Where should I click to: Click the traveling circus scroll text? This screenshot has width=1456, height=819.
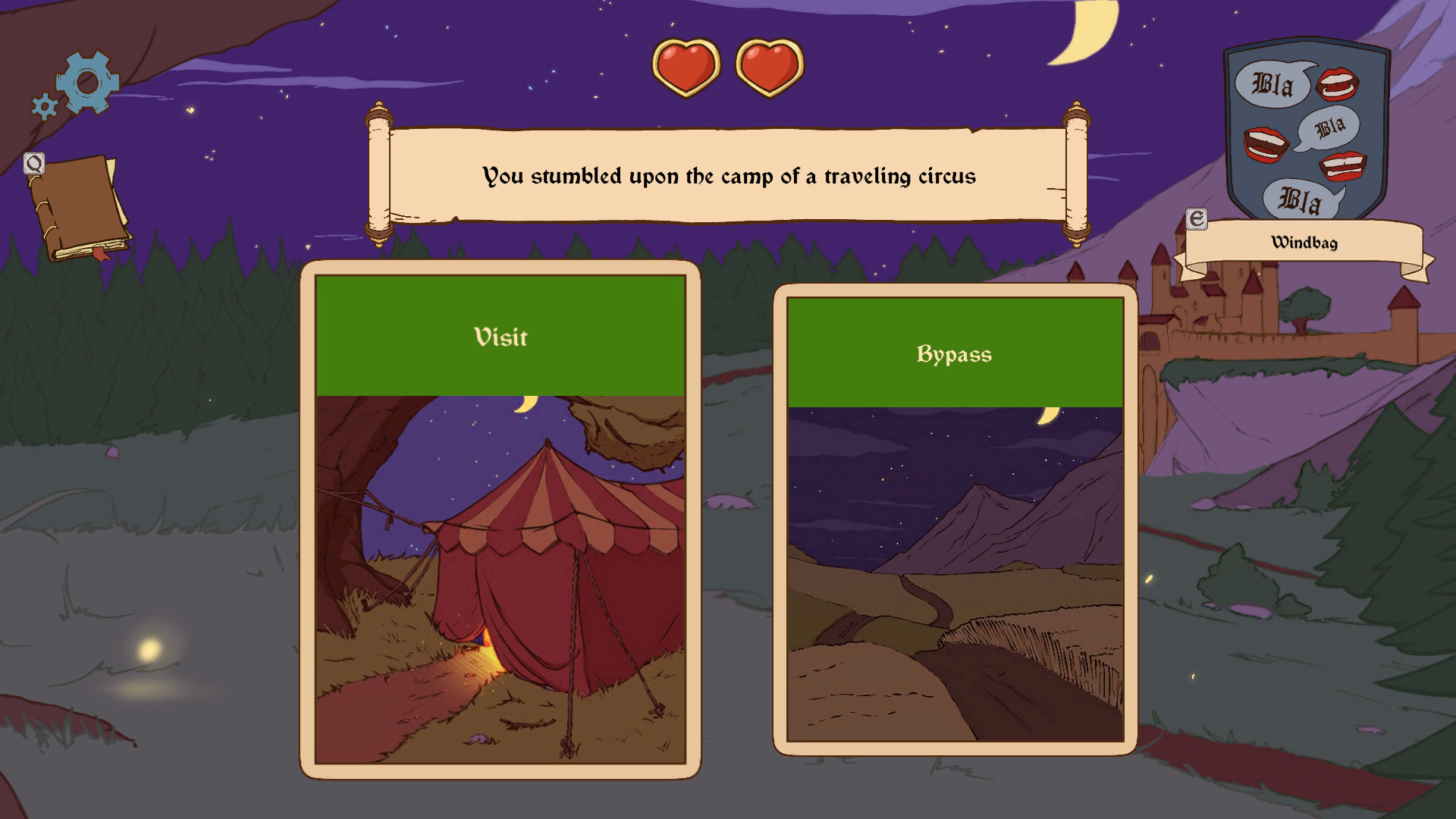coord(730,175)
